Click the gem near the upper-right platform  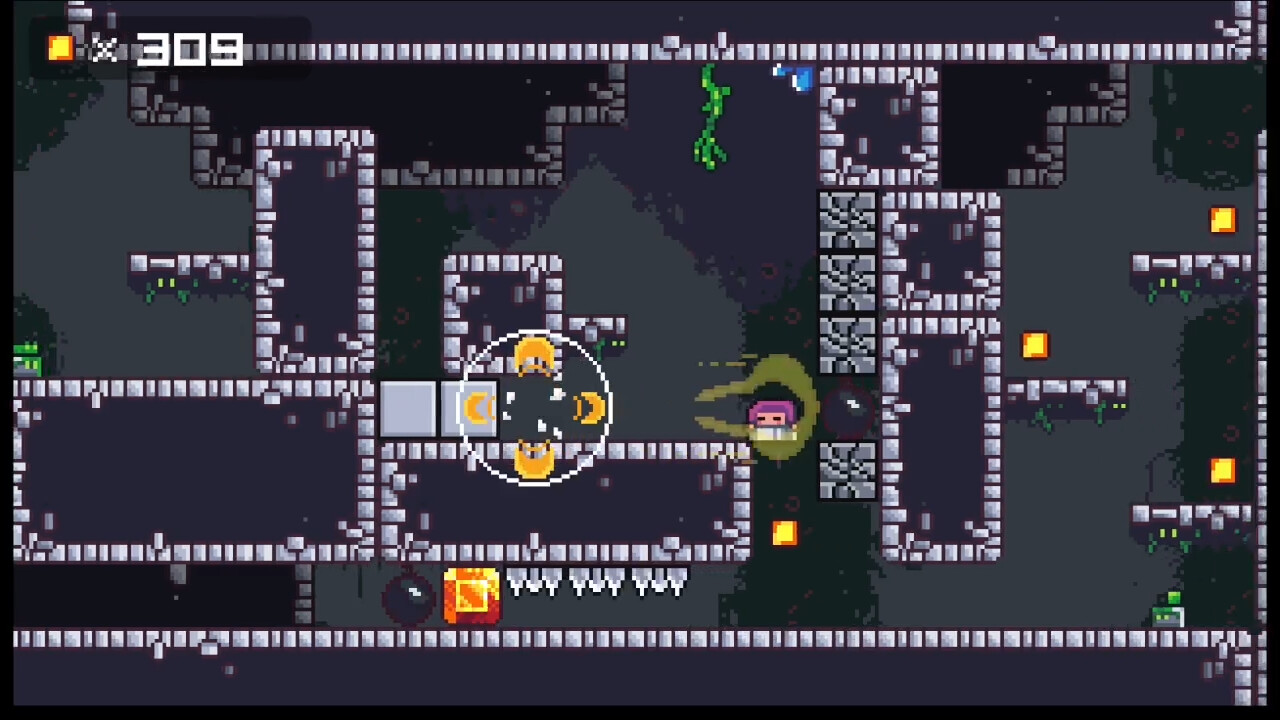(1034, 345)
